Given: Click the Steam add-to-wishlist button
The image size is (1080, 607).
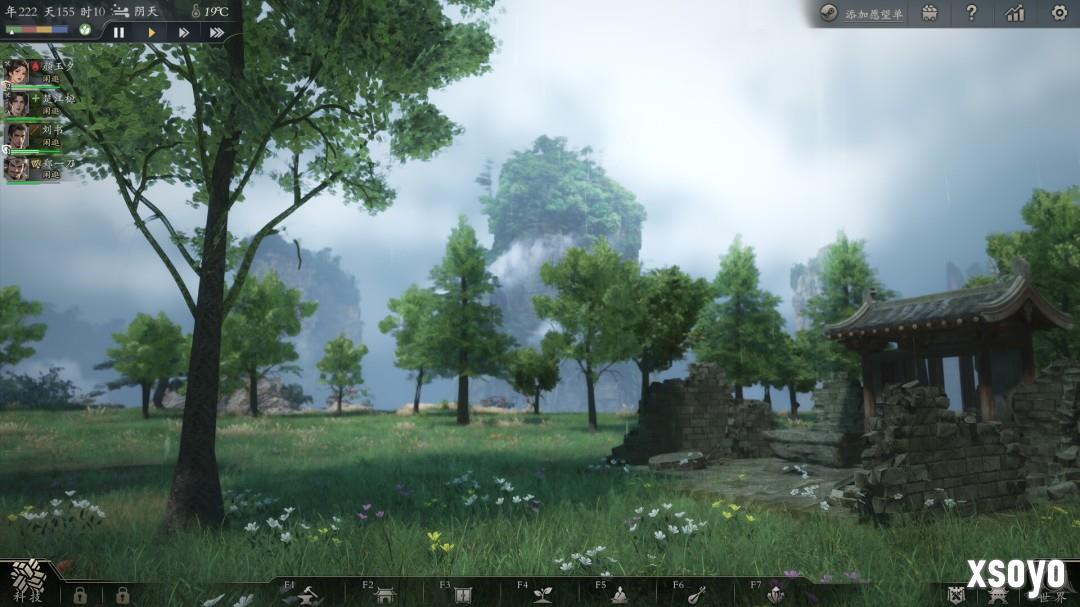Looking at the screenshot, I should tap(861, 13).
